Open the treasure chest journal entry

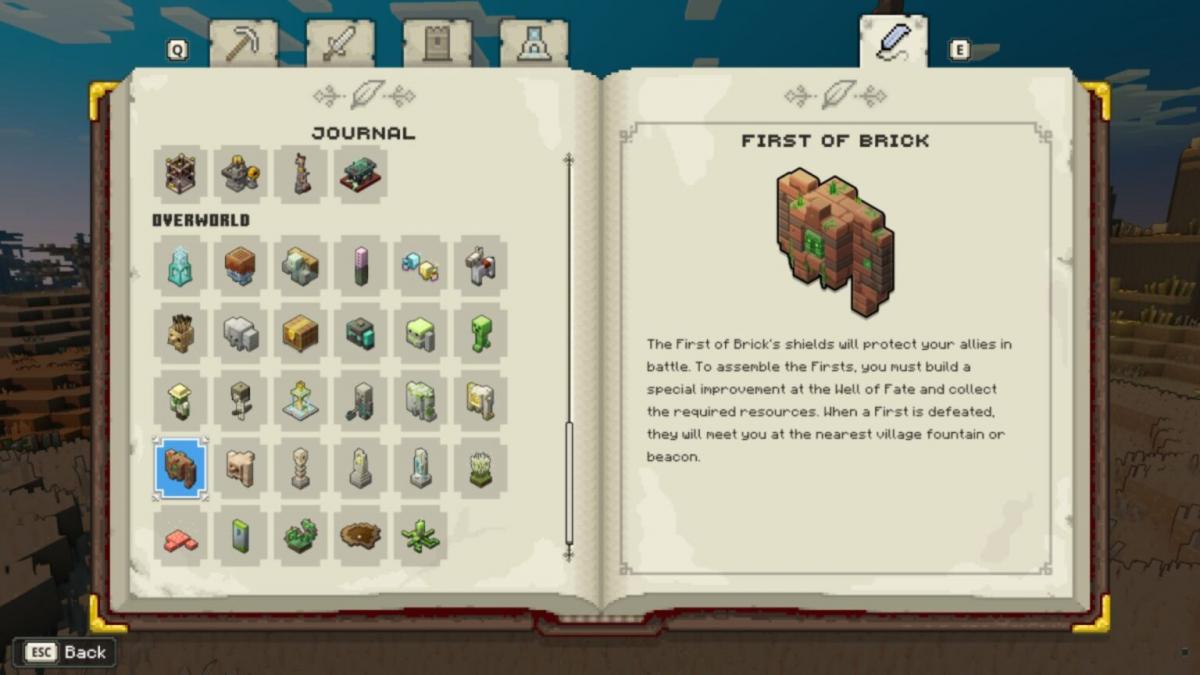(300, 334)
